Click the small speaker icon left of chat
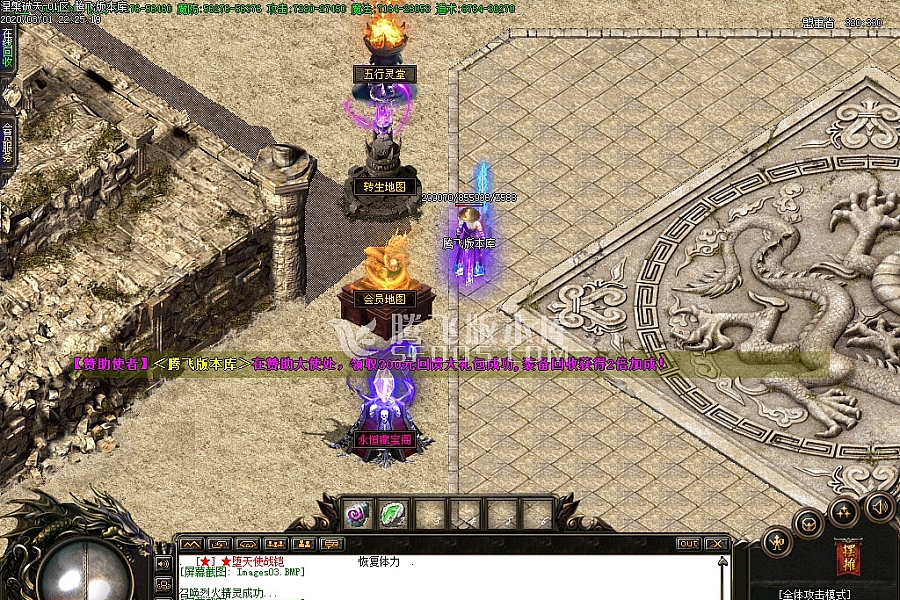900x600 pixels. coord(163,563)
